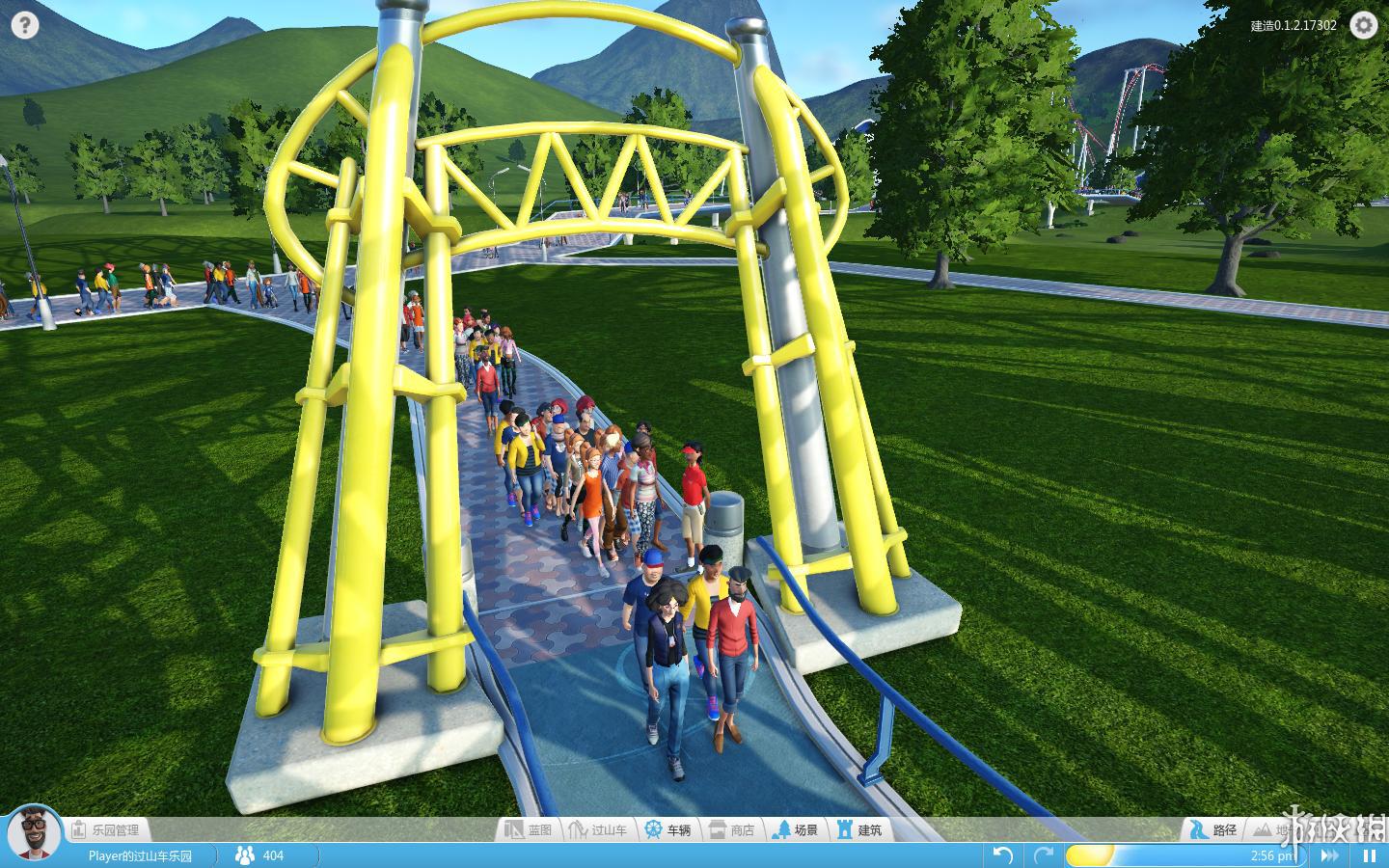Open the 乐园管理 park management tab
The width and height of the screenshot is (1389, 868).
coord(105,829)
